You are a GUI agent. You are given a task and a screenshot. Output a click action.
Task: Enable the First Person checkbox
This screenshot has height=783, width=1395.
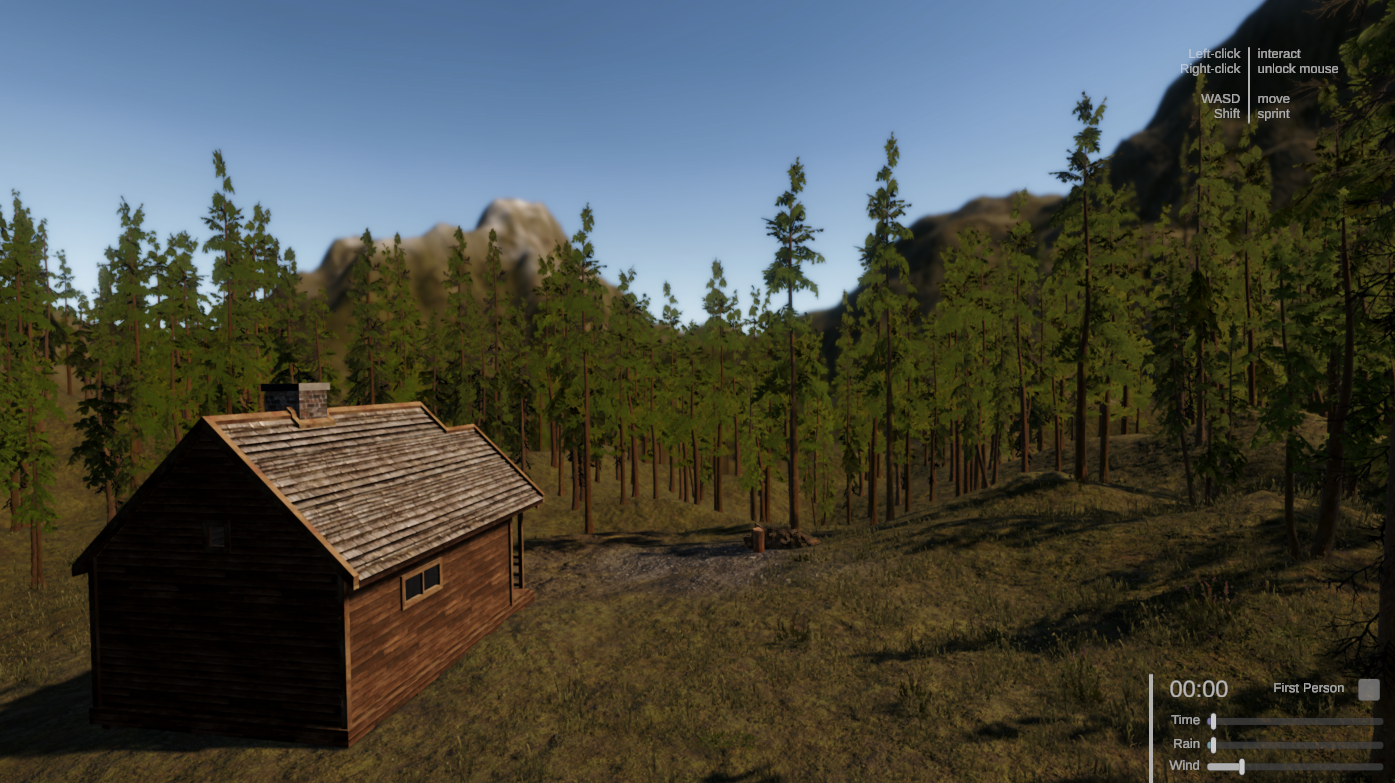(1369, 689)
